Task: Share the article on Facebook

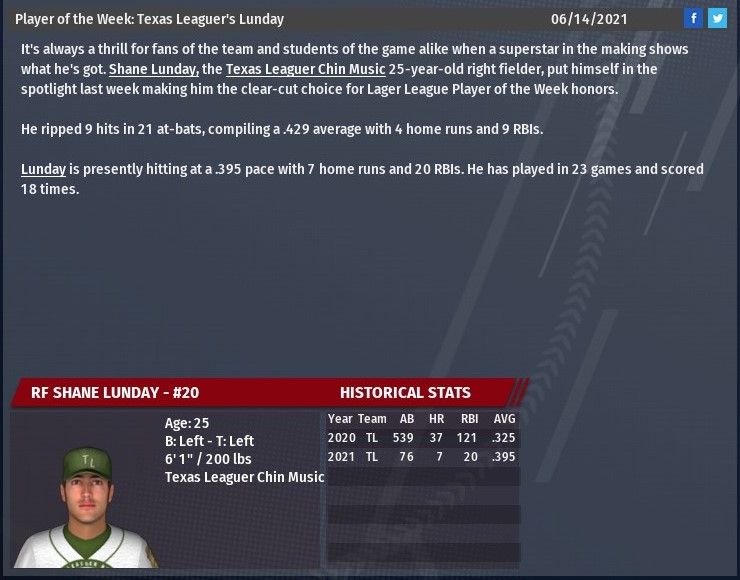Action: pos(694,19)
